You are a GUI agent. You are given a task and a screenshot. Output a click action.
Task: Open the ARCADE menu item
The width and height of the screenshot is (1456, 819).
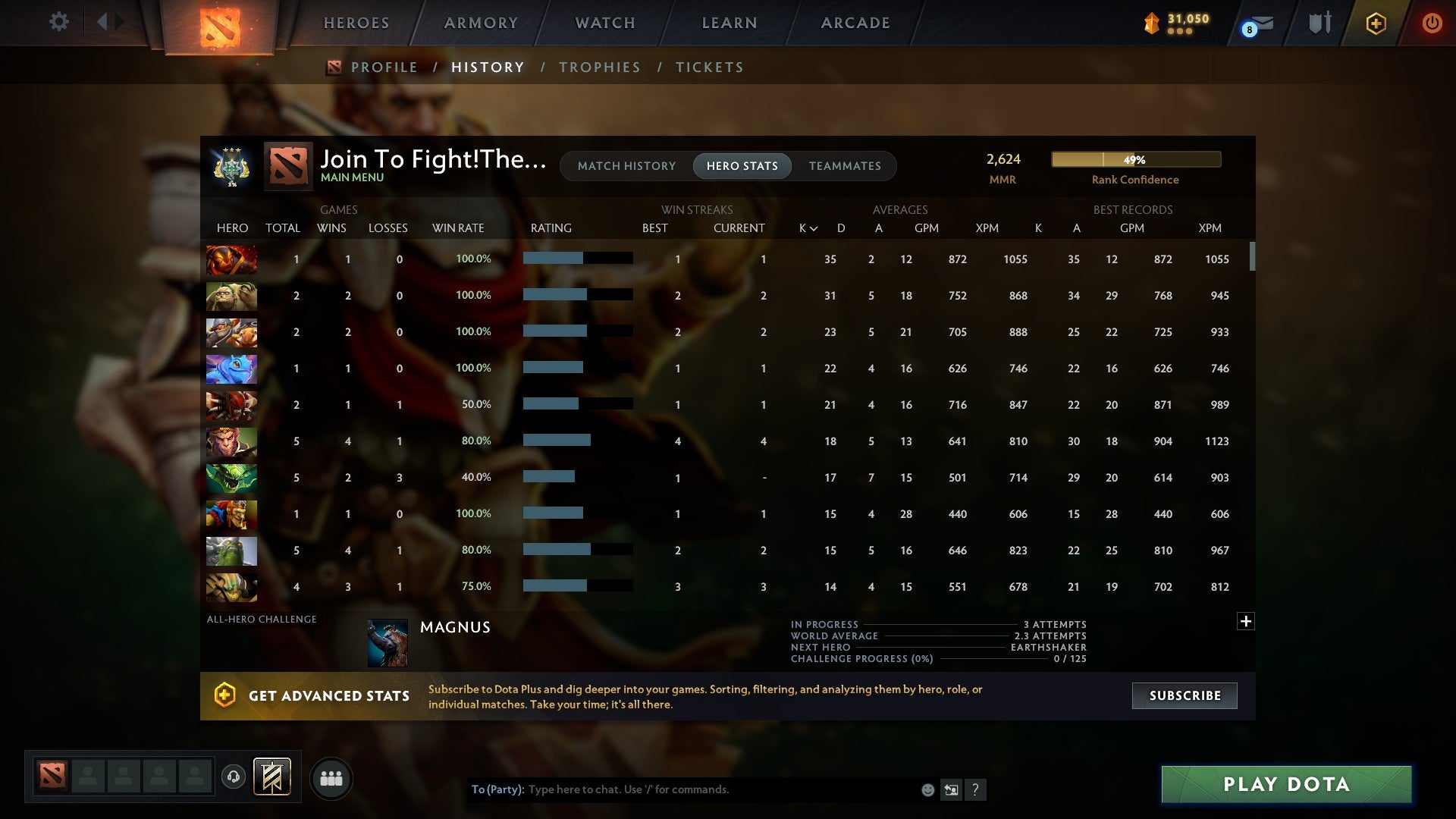click(x=855, y=23)
